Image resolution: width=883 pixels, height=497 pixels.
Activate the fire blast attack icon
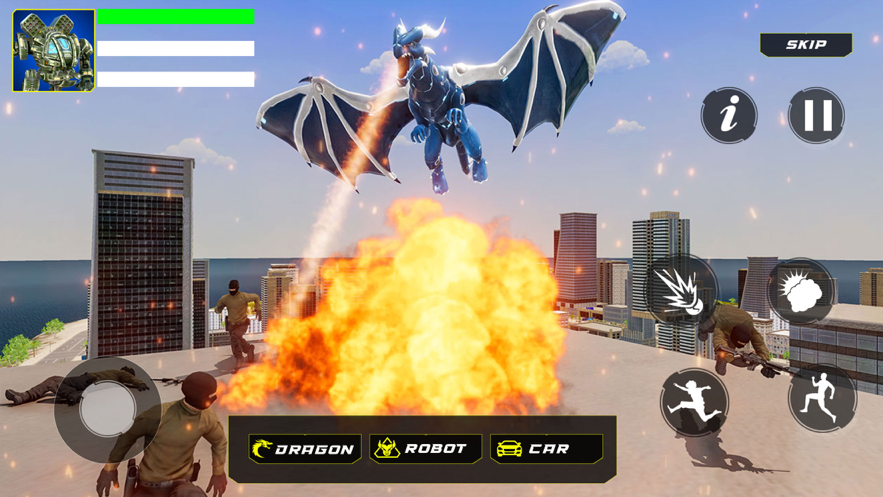(x=681, y=291)
